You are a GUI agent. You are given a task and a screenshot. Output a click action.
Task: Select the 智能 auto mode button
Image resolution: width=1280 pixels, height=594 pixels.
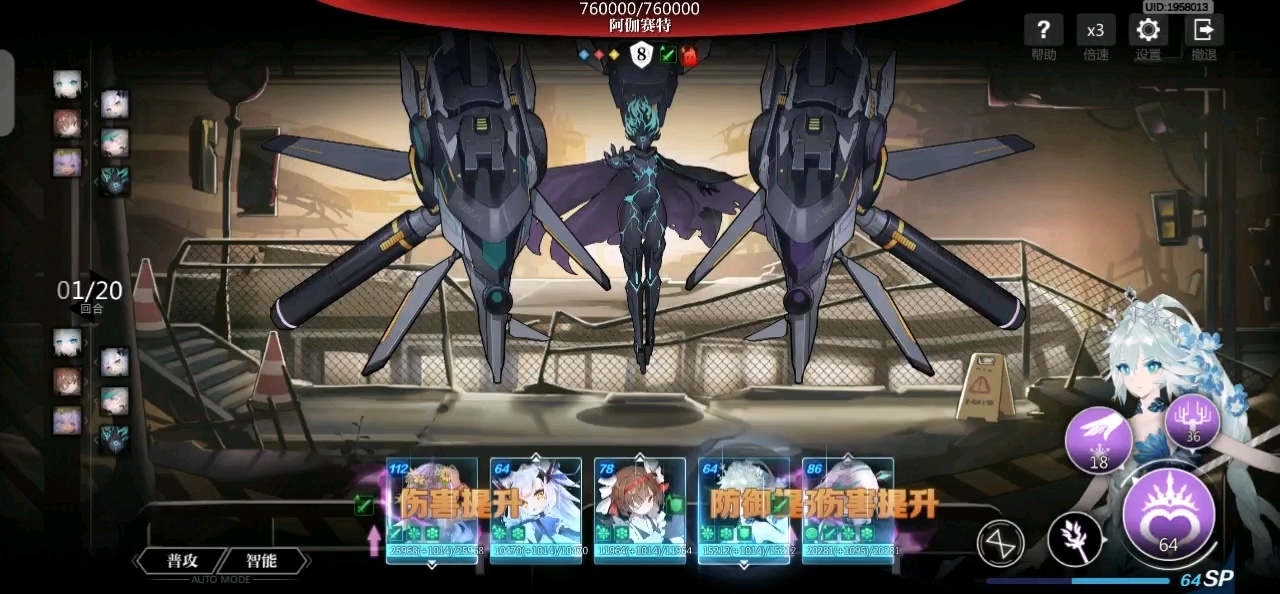261,561
